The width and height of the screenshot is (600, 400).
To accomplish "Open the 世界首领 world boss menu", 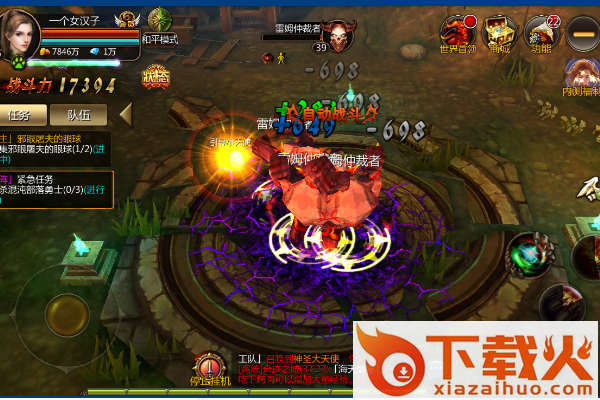I will (x=458, y=32).
